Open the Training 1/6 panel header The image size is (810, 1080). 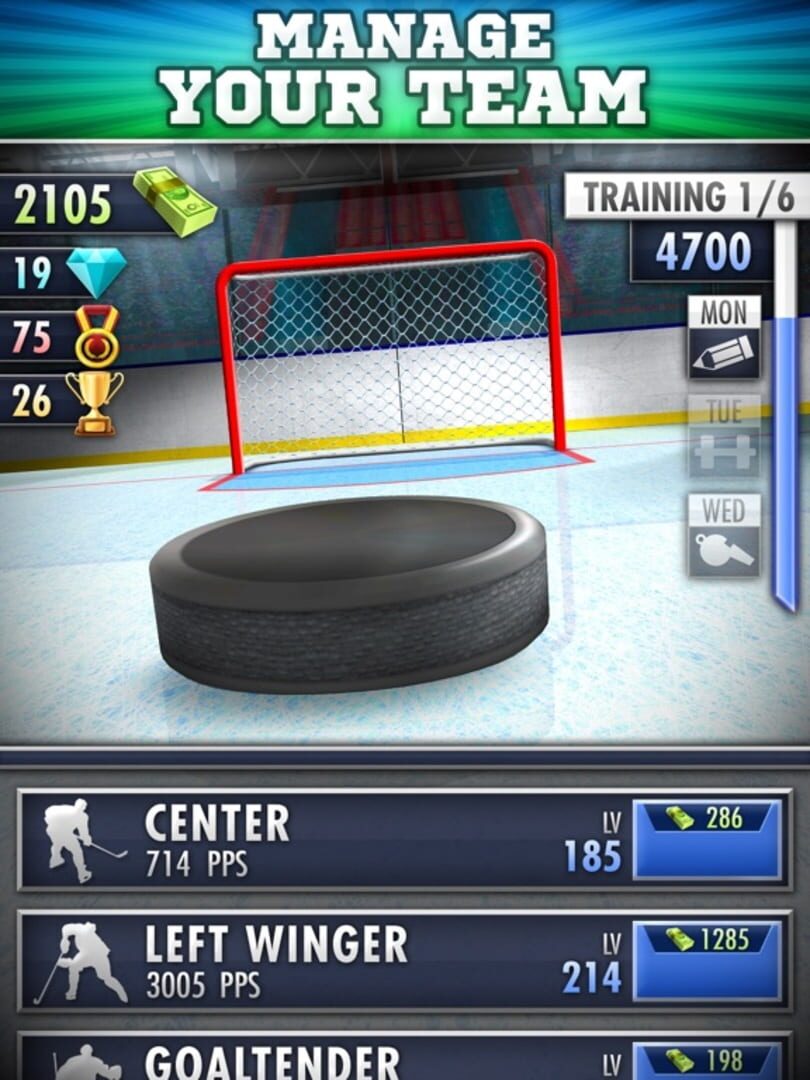click(688, 197)
